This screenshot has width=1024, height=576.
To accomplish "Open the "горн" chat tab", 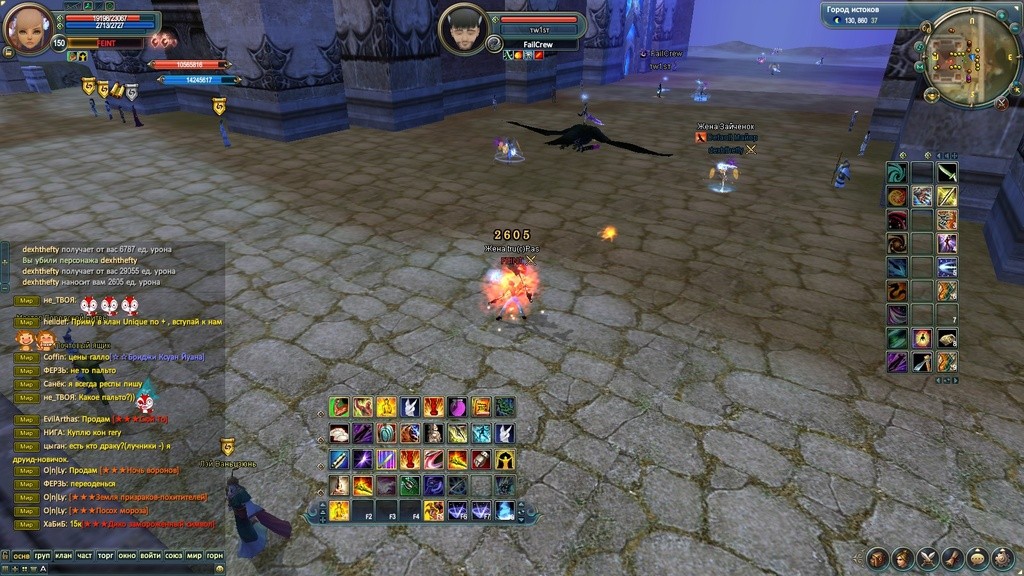I will coord(214,555).
